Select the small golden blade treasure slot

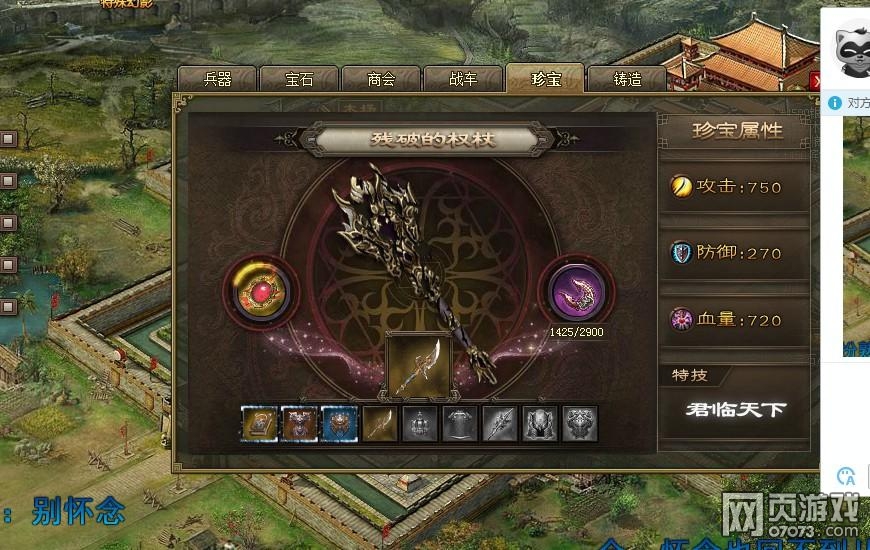point(379,424)
